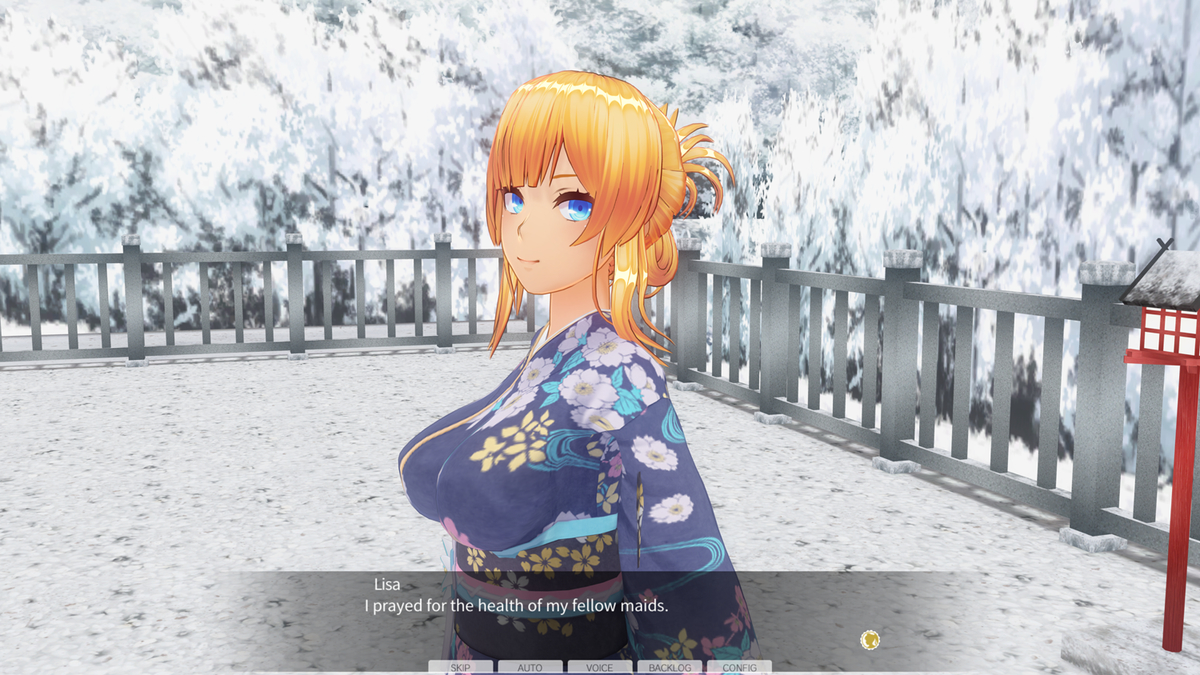Click the SKIP button
Viewport: 1200px width, 675px height.
click(460, 667)
